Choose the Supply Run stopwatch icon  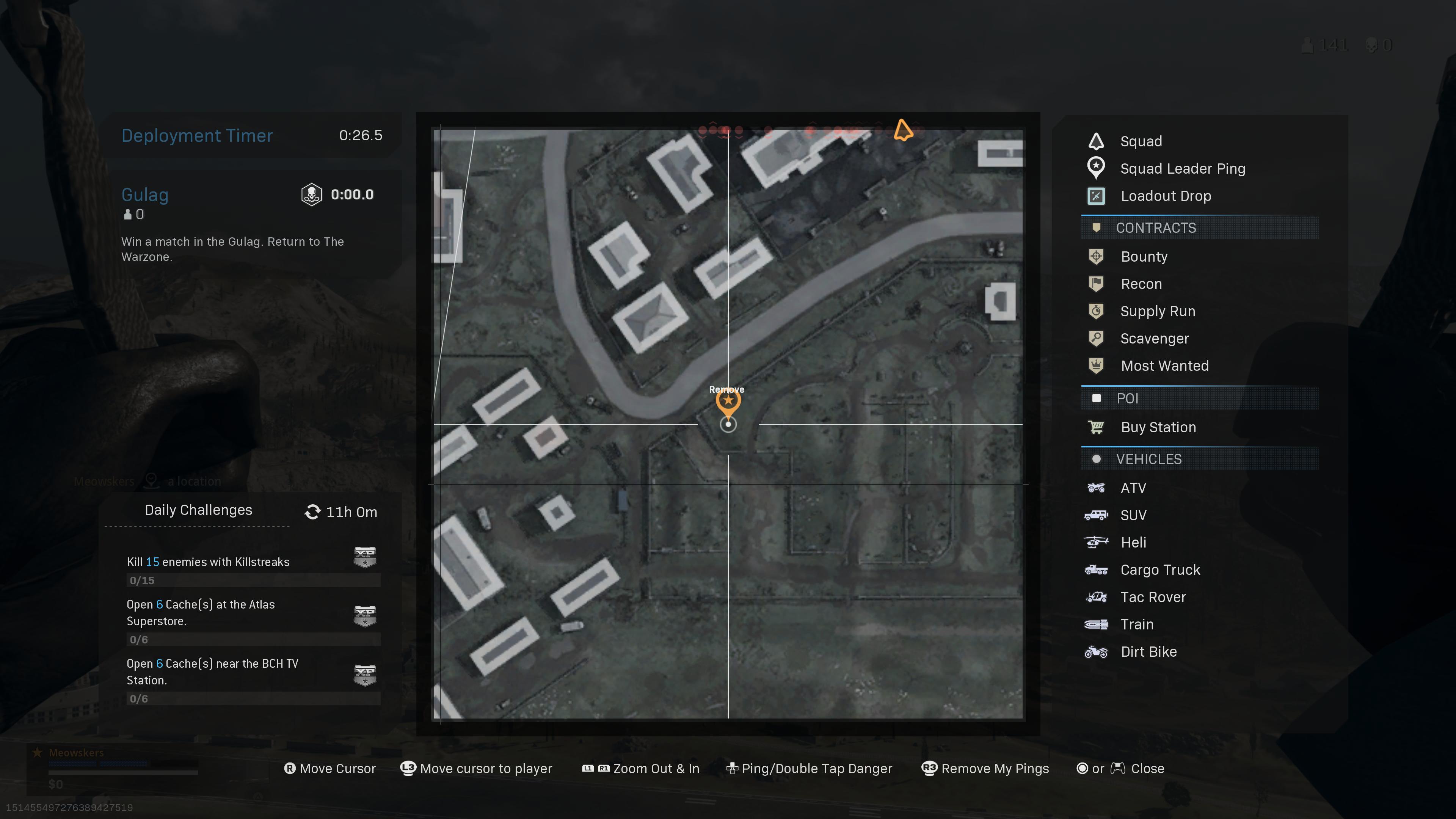click(1097, 311)
